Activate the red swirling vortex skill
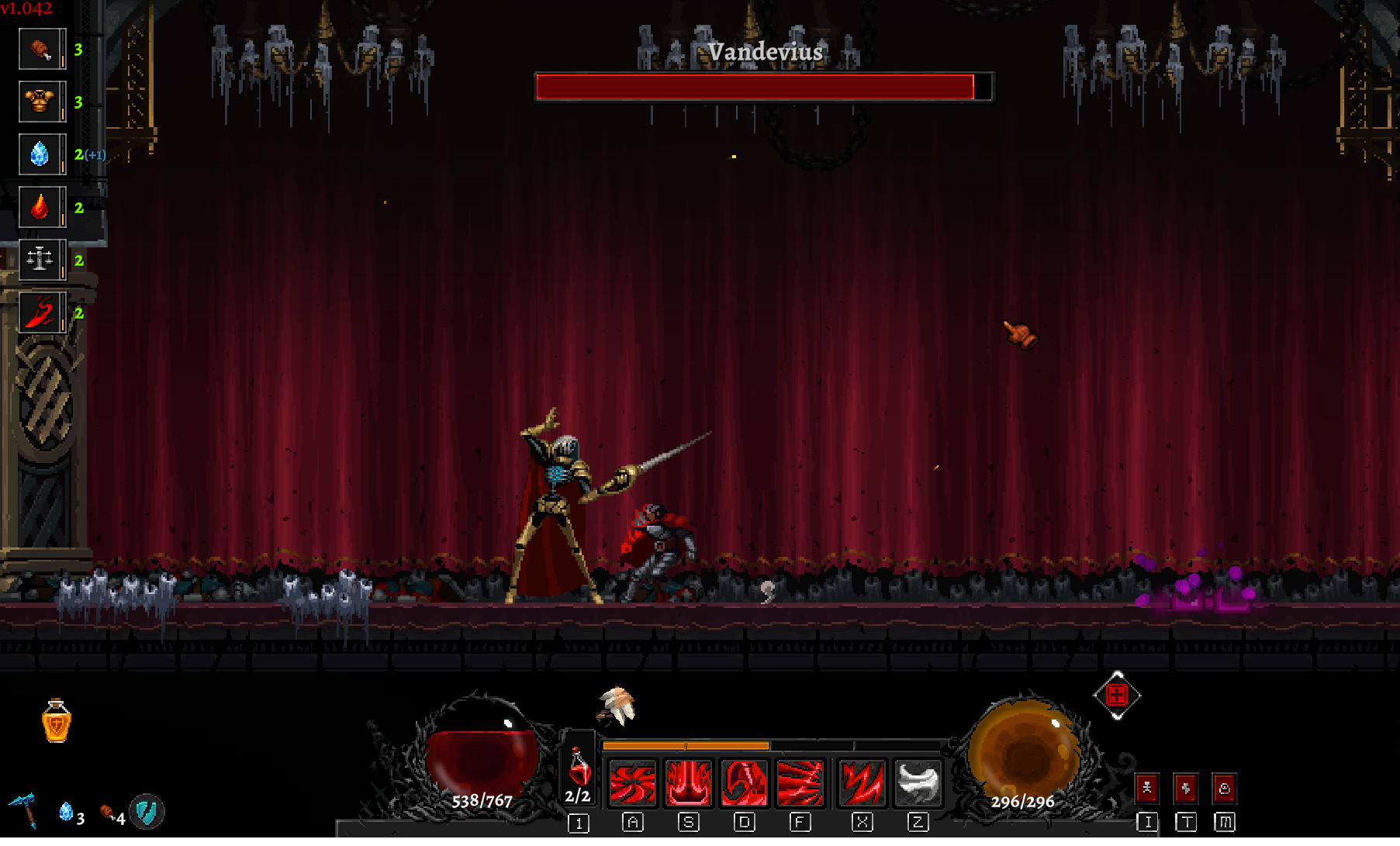This screenshot has height=846, width=1400. click(x=633, y=782)
